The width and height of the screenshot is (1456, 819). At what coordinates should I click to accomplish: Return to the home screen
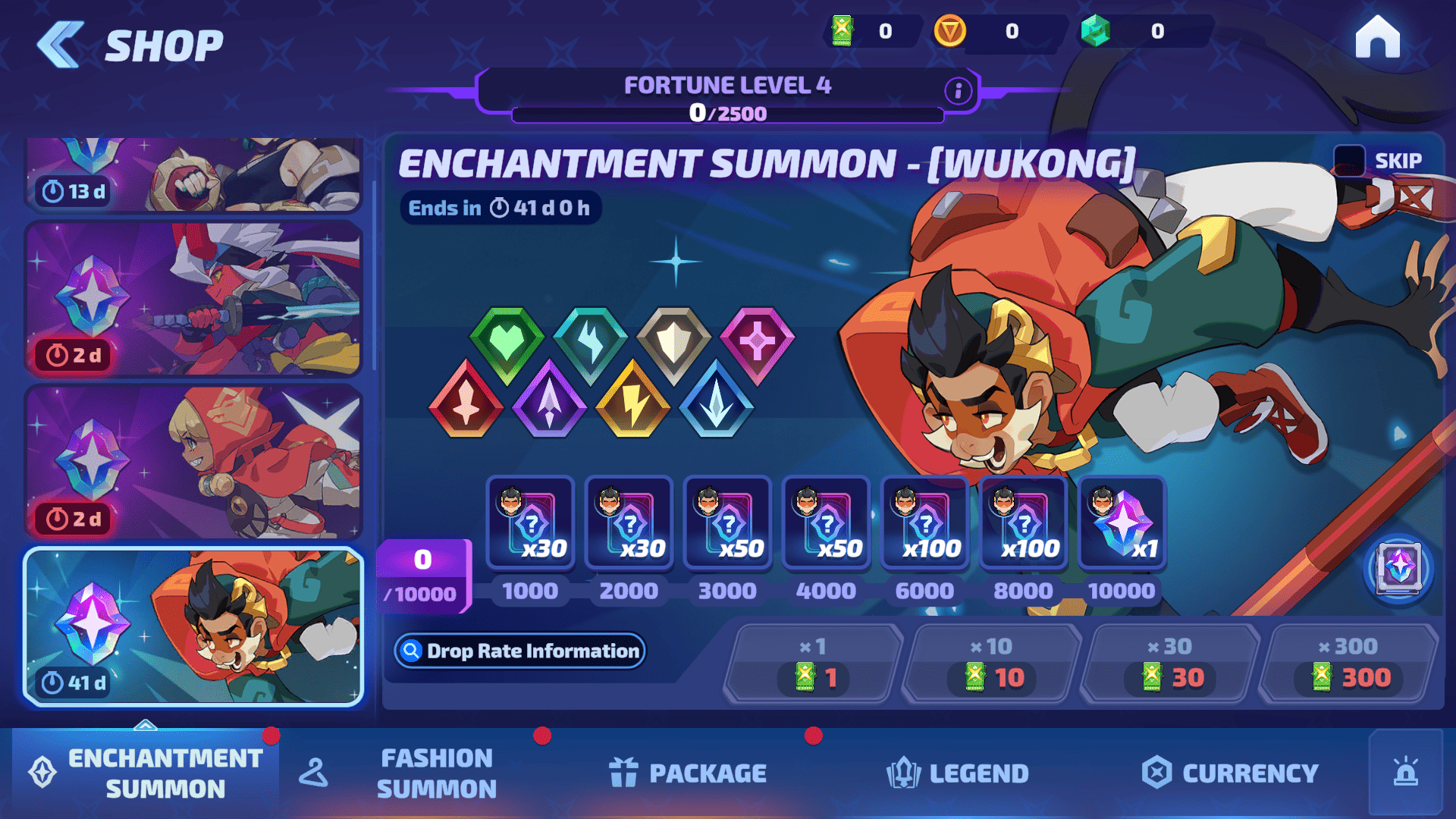click(x=1377, y=38)
